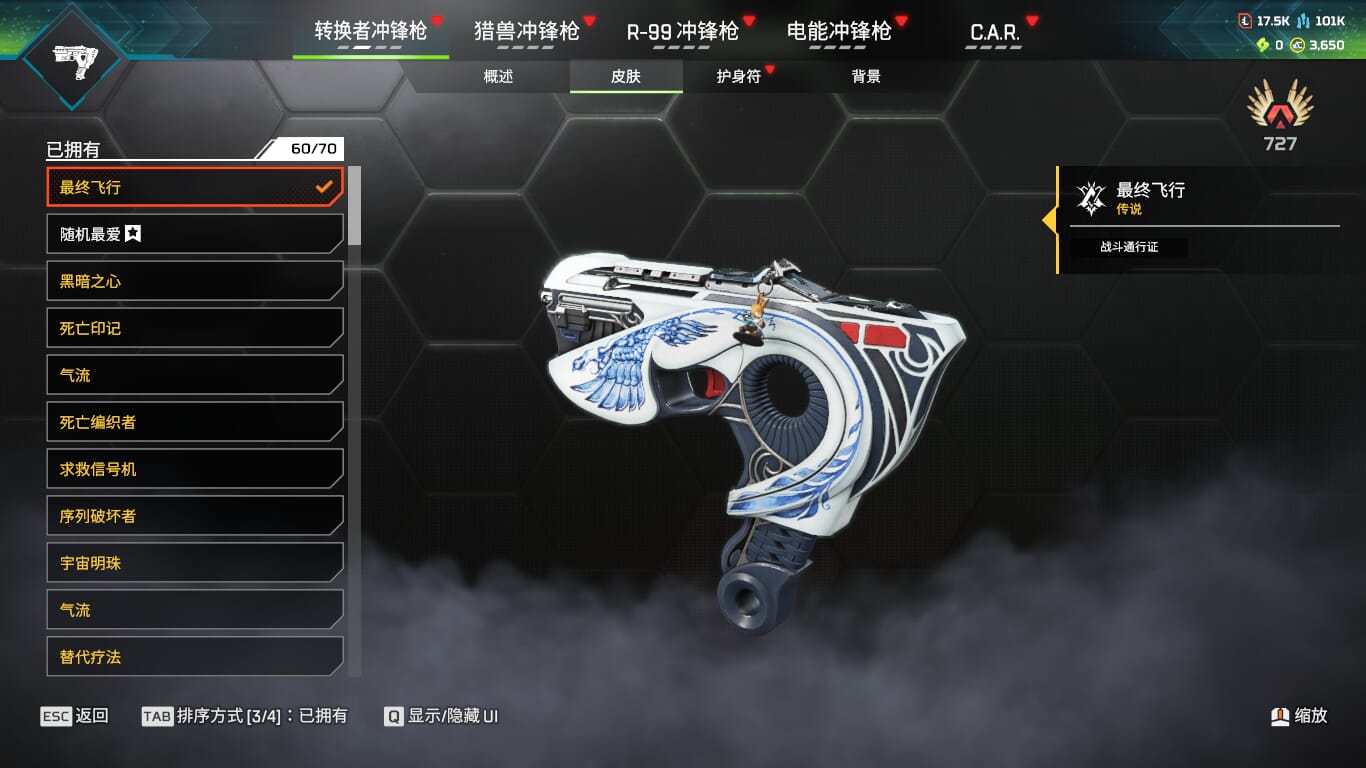Image resolution: width=1366 pixels, height=768 pixels.
Task: Switch to the 背景 sub-tab
Action: (x=866, y=76)
